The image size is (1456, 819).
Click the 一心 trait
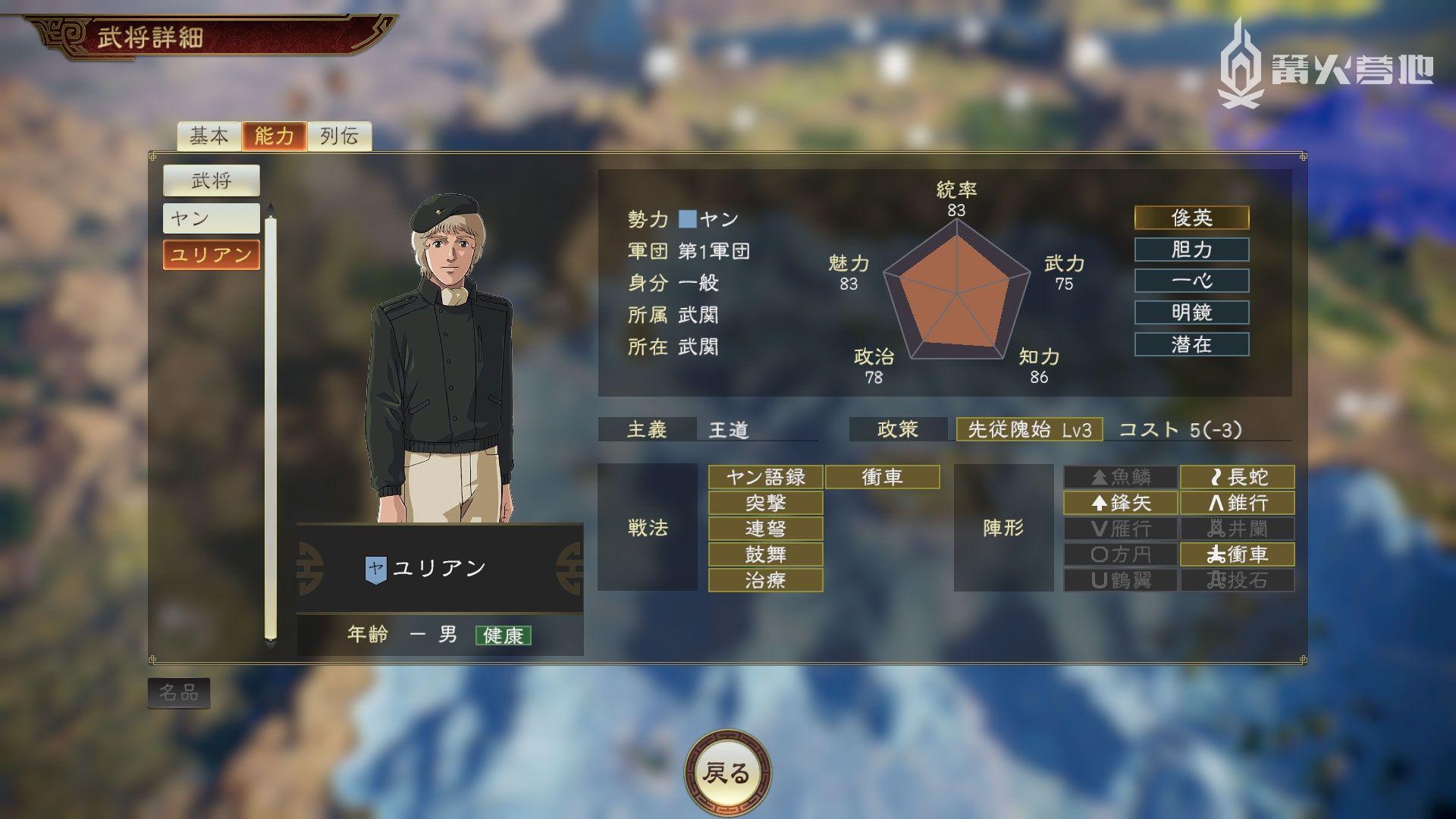(1191, 281)
